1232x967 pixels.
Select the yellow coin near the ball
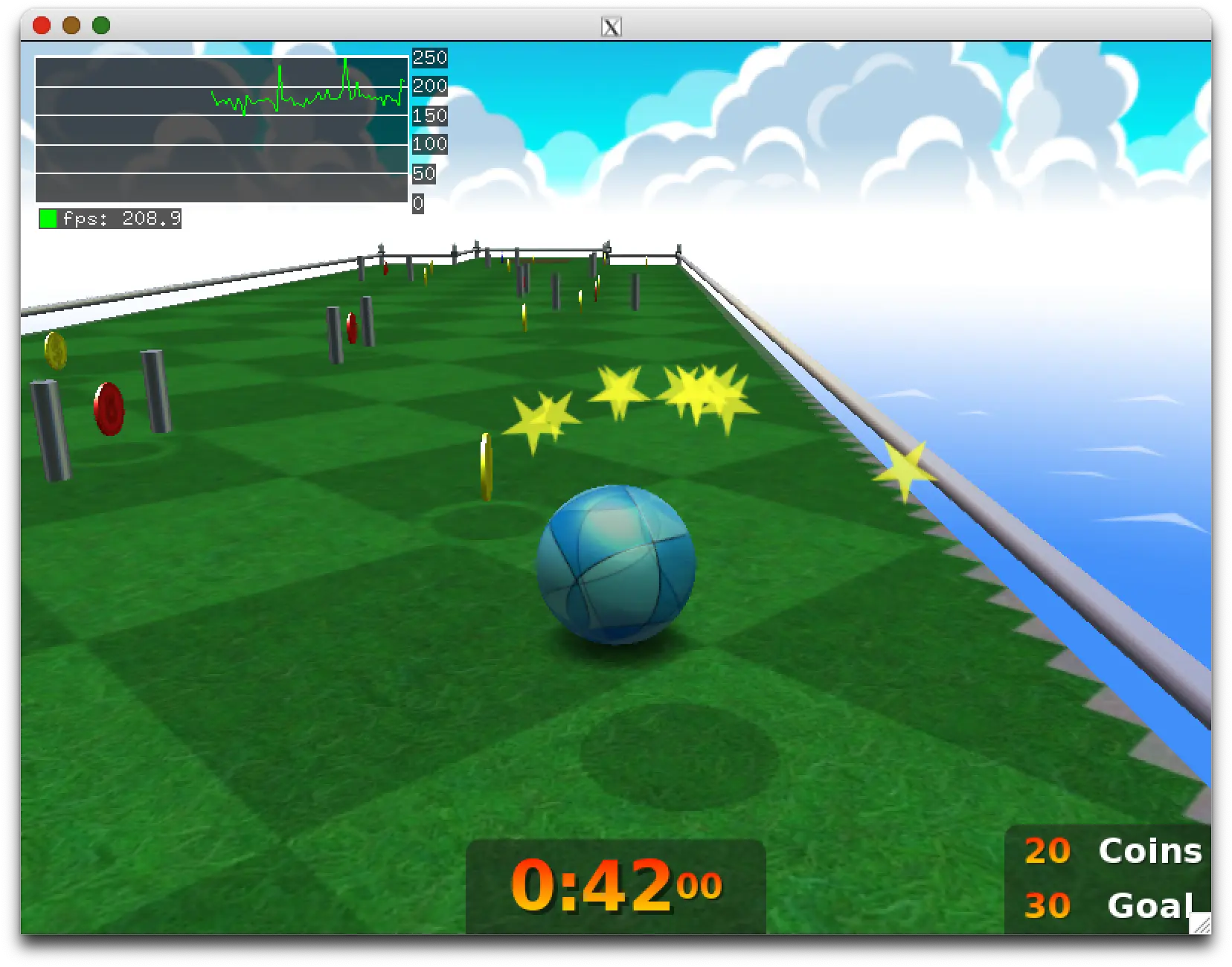click(x=485, y=465)
